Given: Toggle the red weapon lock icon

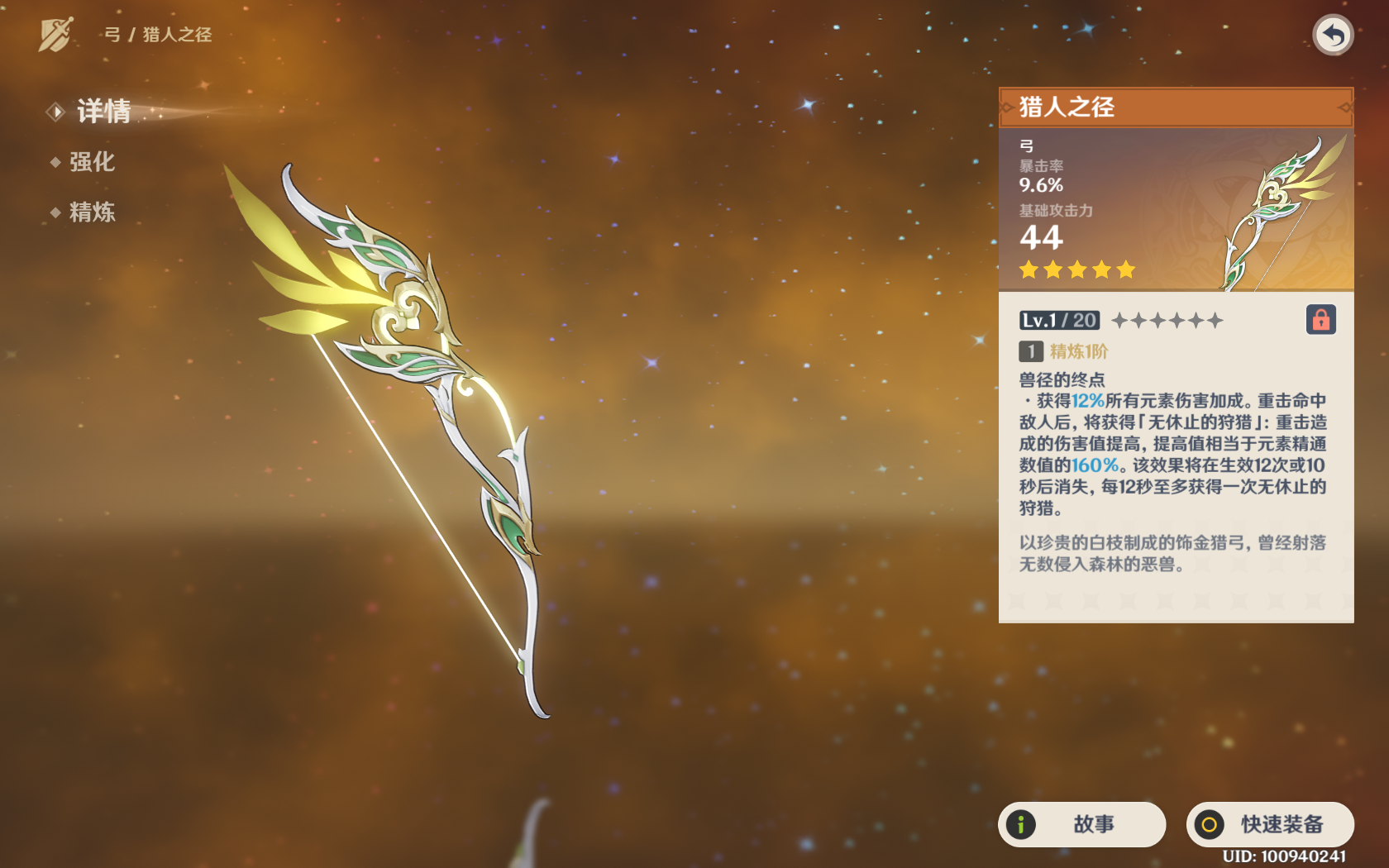Looking at the screenshot, I should [1320, 320].
